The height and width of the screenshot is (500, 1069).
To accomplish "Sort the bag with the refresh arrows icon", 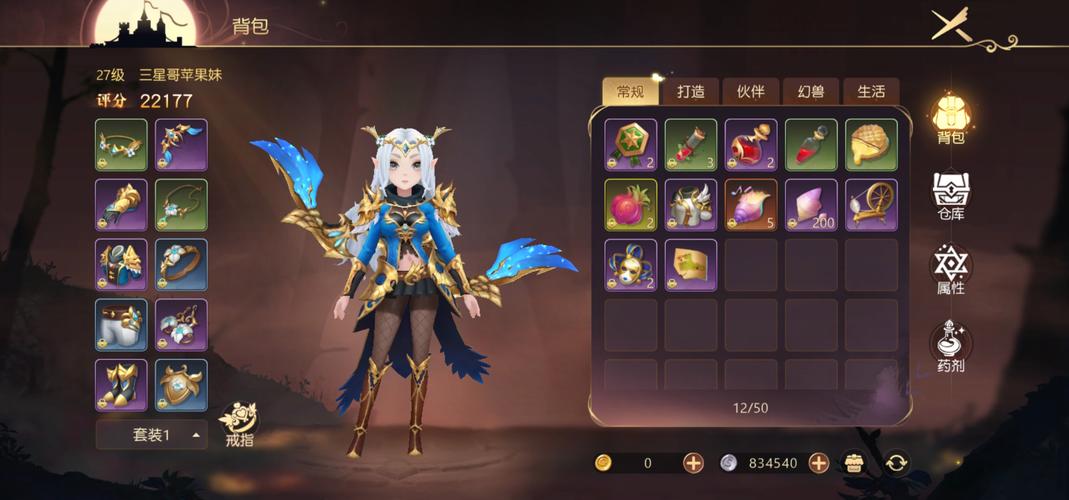I will click(897, 462).
